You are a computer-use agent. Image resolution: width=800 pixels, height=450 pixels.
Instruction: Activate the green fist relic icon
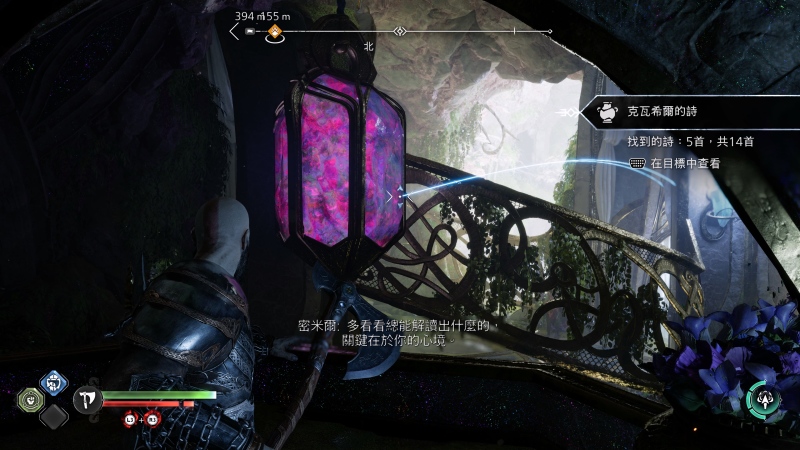tap(31, 400)
